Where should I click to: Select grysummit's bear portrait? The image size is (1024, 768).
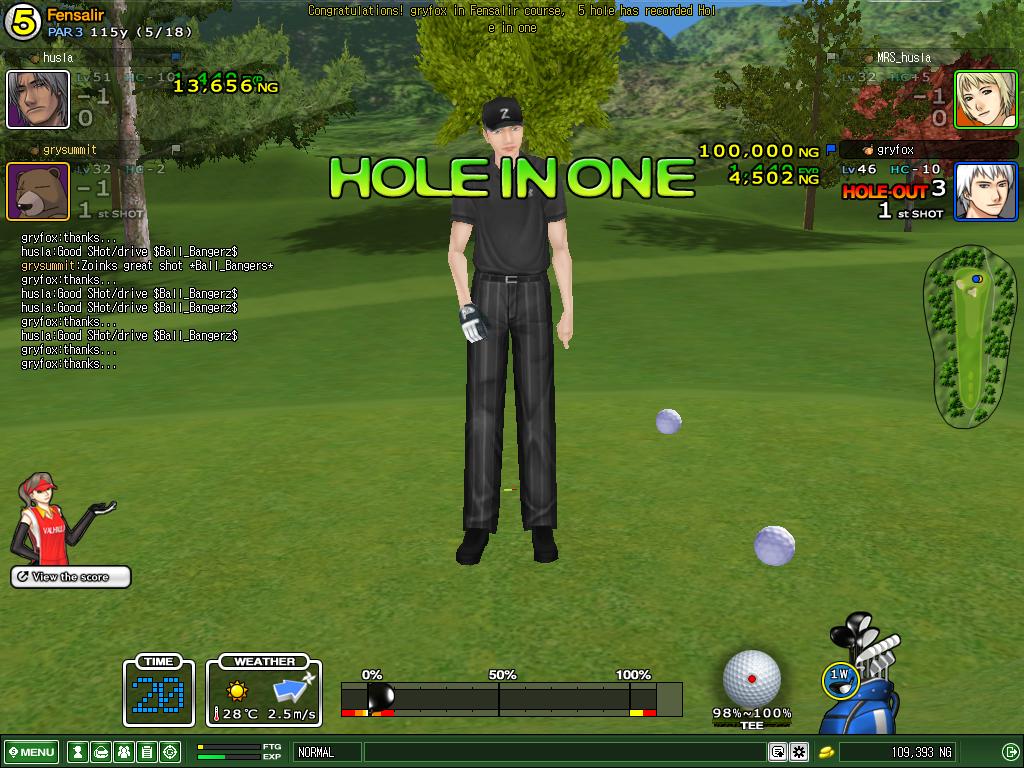click(38, 191)
